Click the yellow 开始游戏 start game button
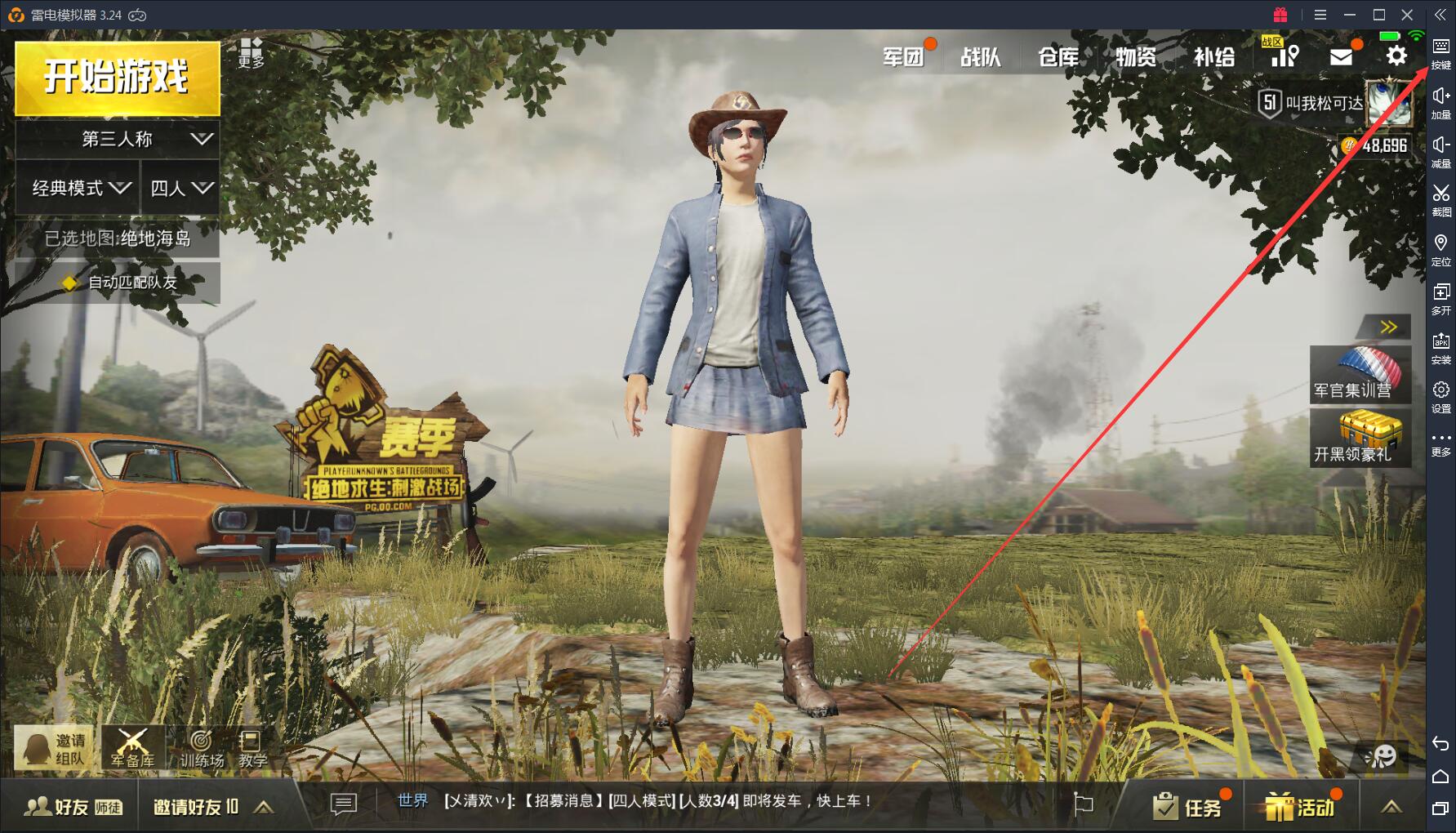Viewport: 1456px width, 833px height. 117,78
